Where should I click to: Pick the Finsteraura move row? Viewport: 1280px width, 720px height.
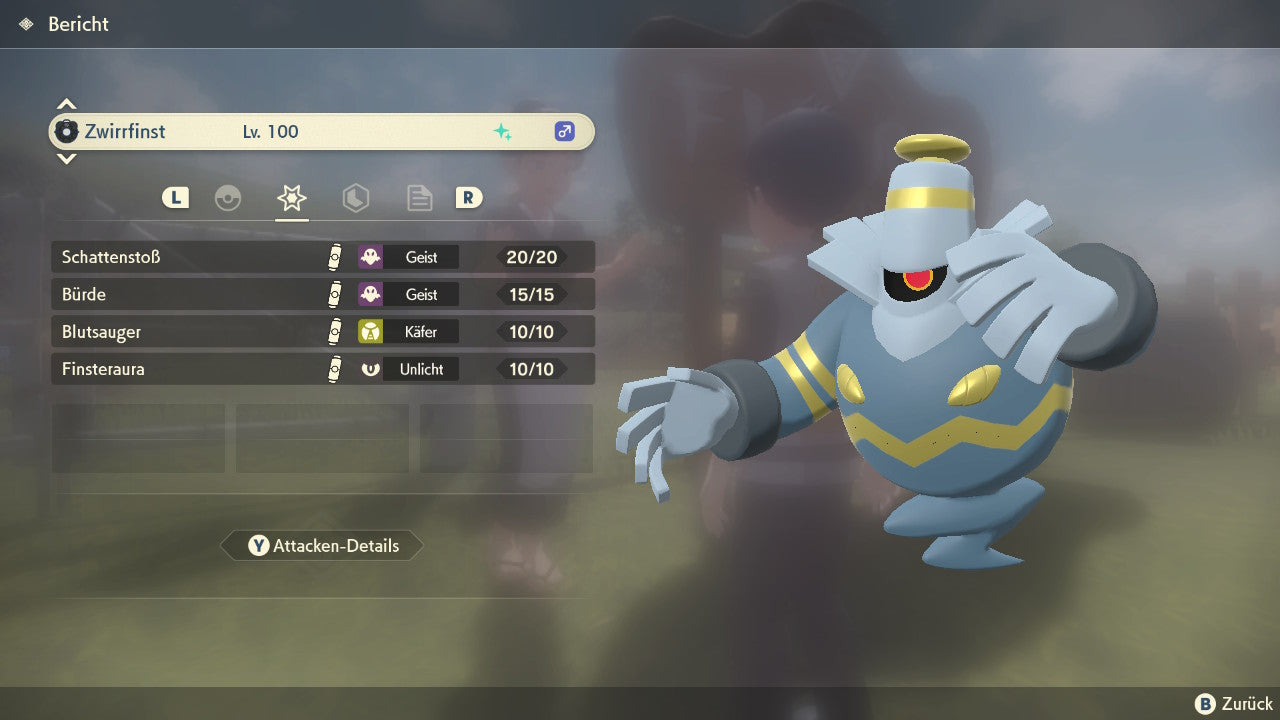pos(322,369)
